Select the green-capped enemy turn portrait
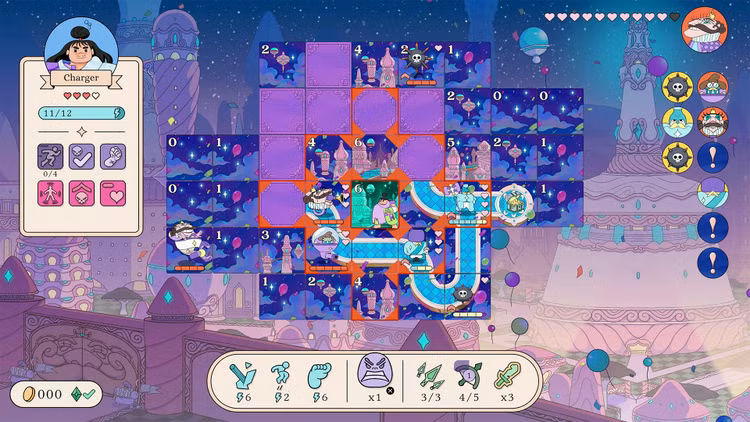Image resolution: width=750 pixels, height=422 pixels. click(712, 87)
